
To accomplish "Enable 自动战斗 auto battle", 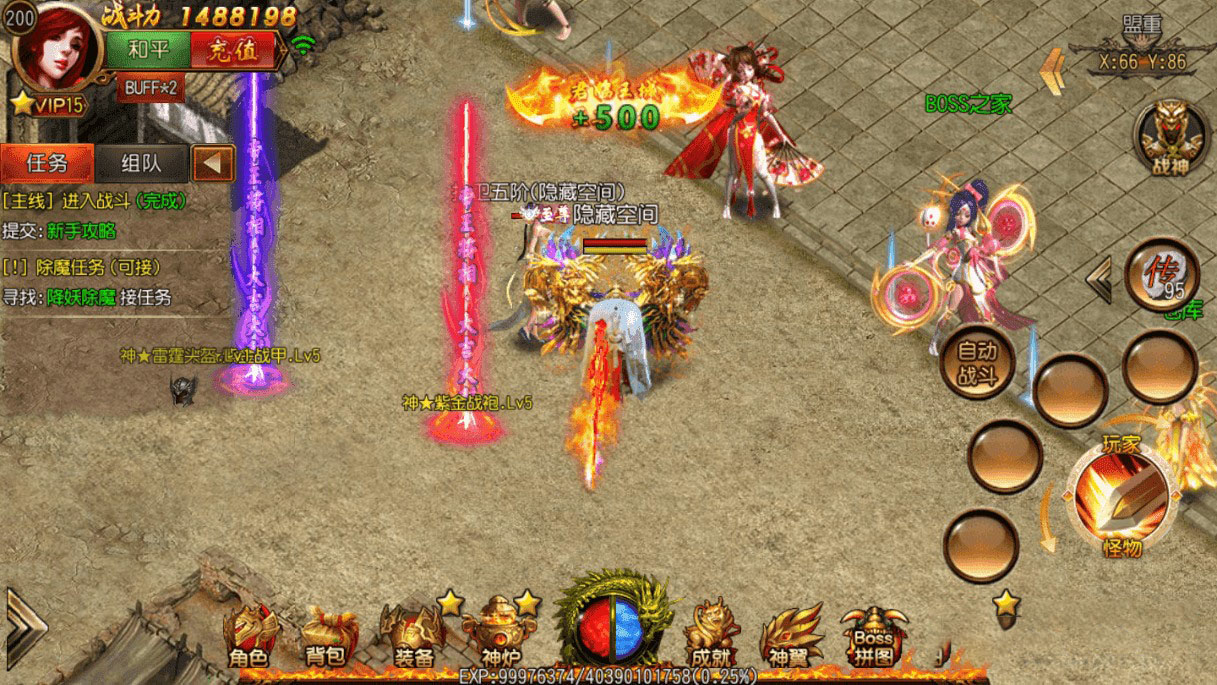I will (977, 361).
